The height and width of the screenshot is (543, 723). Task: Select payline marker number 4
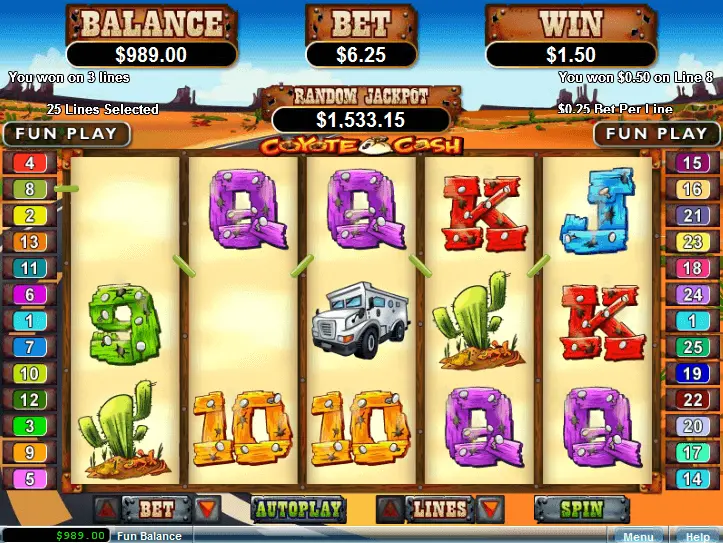tap(29, 162)
